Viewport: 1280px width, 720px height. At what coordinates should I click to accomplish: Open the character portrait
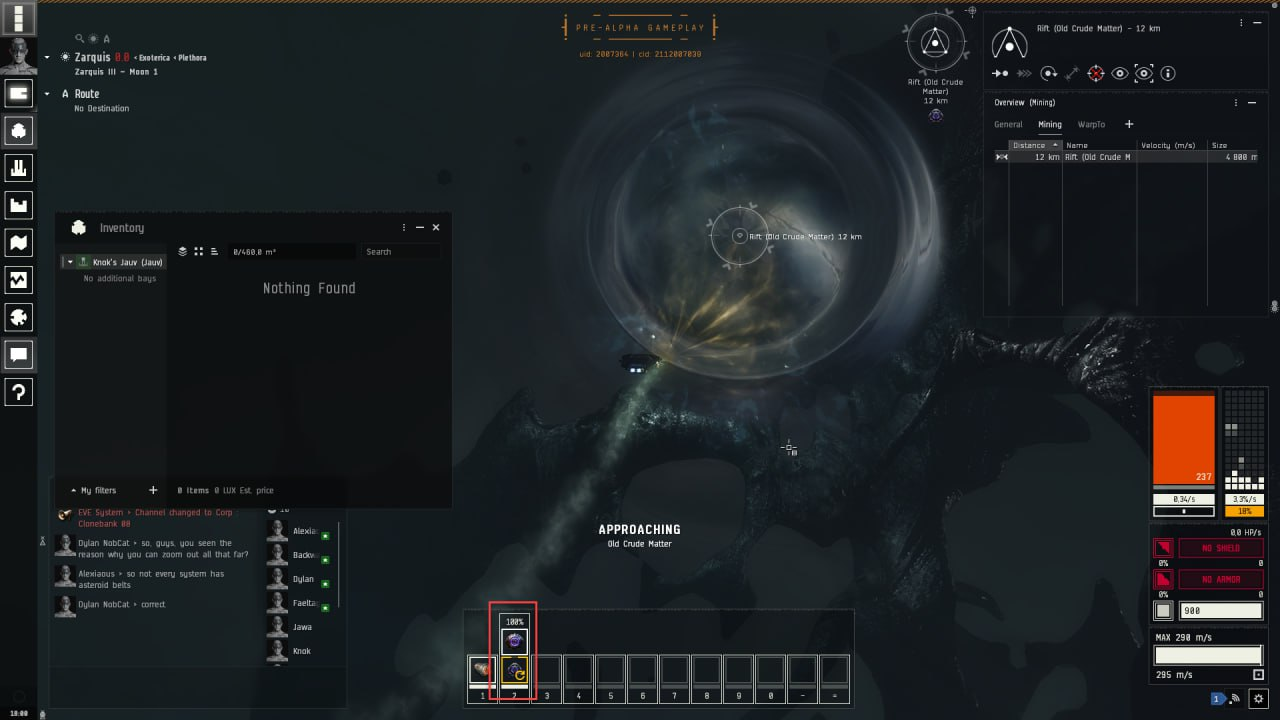coord(19,55)
